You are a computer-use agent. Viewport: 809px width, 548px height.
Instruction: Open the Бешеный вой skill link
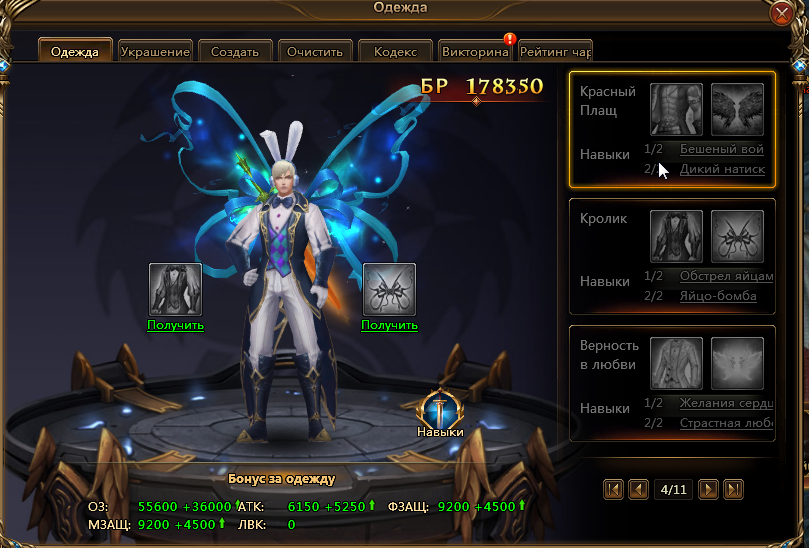pos(721,149)
